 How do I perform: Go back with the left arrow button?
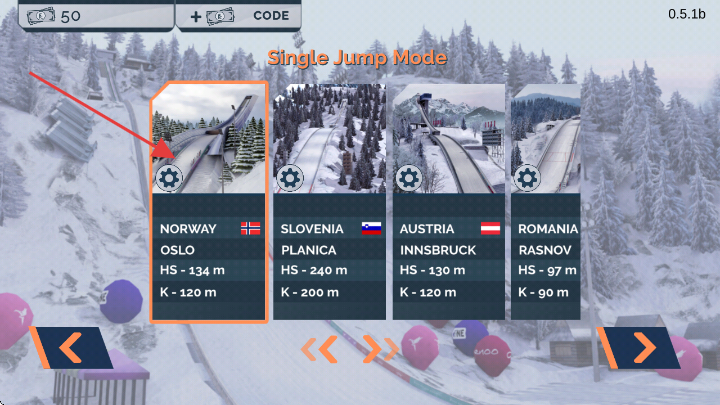[x=70, y=348]
